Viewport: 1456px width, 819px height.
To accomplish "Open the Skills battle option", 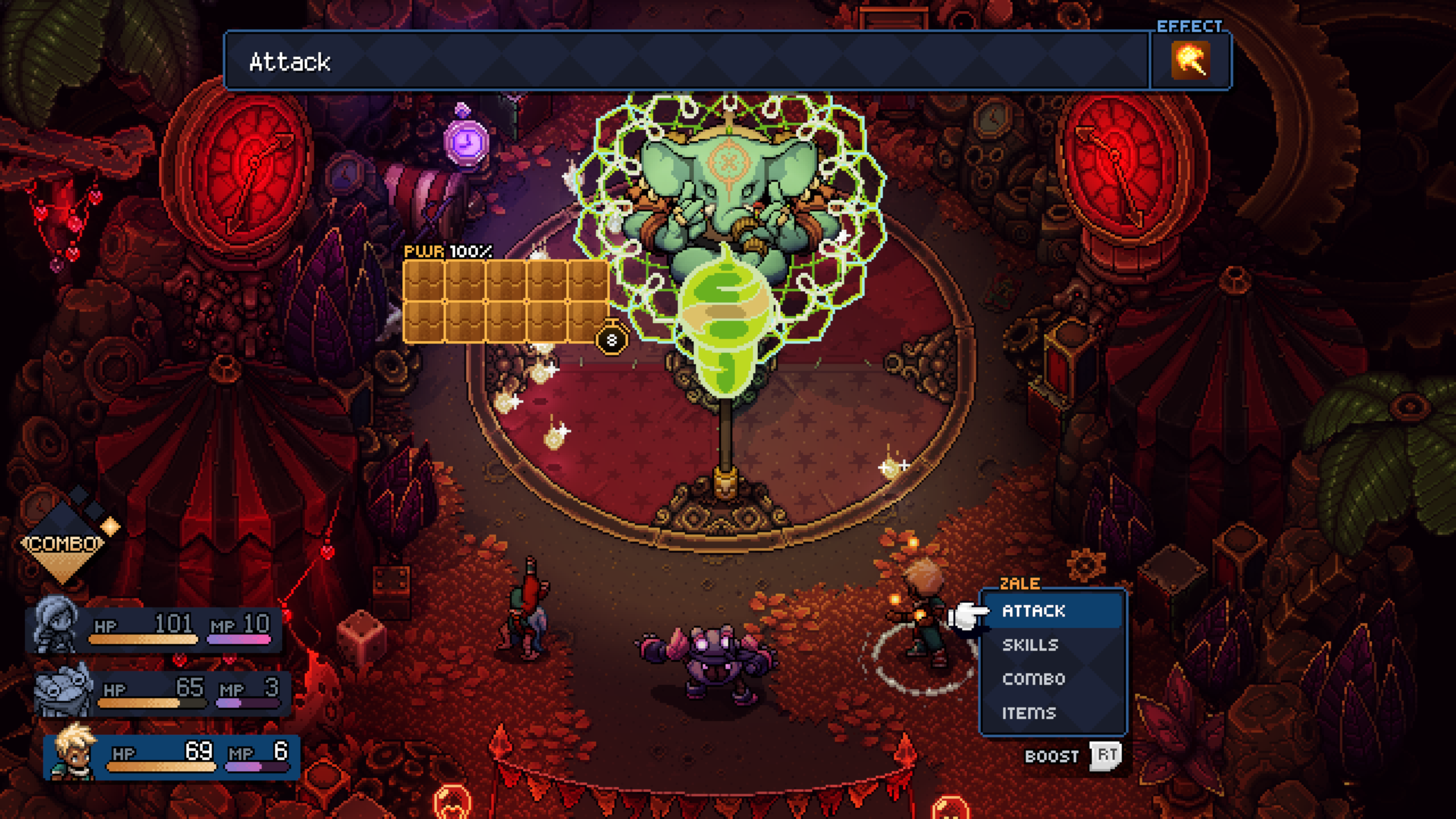I will click(1030, 645).
